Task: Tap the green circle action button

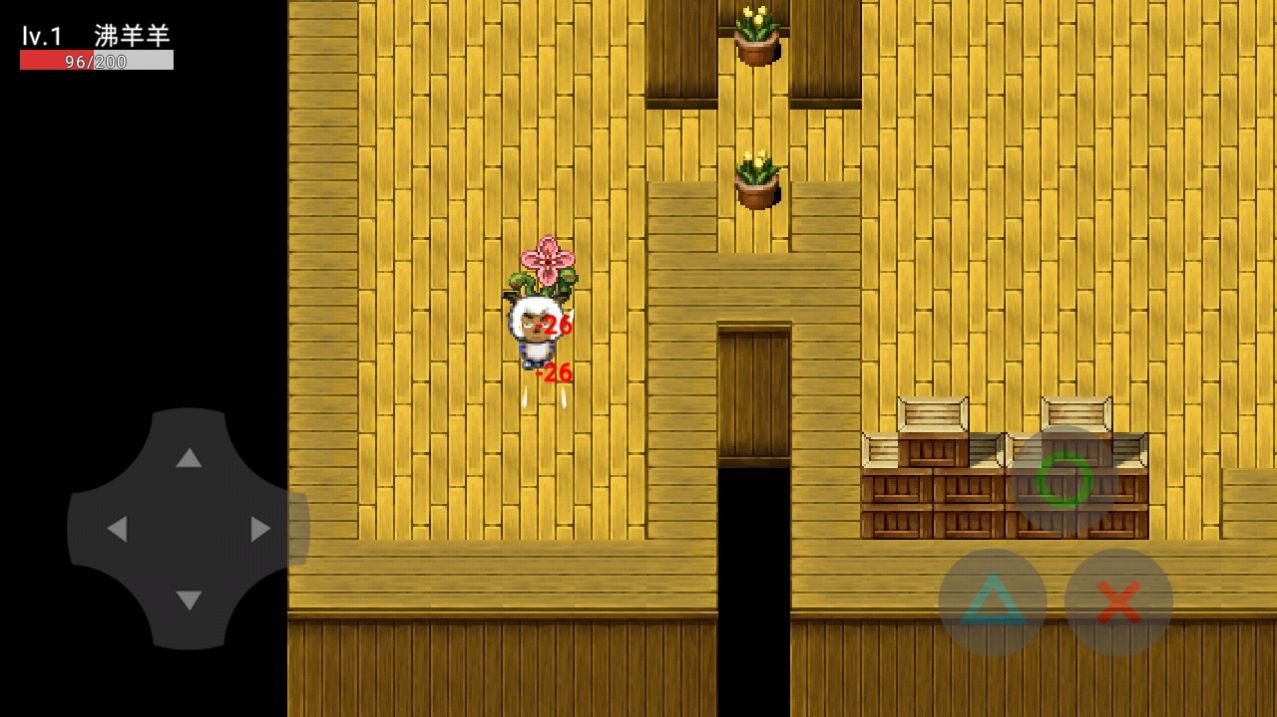Action: tap(1063, 480)
